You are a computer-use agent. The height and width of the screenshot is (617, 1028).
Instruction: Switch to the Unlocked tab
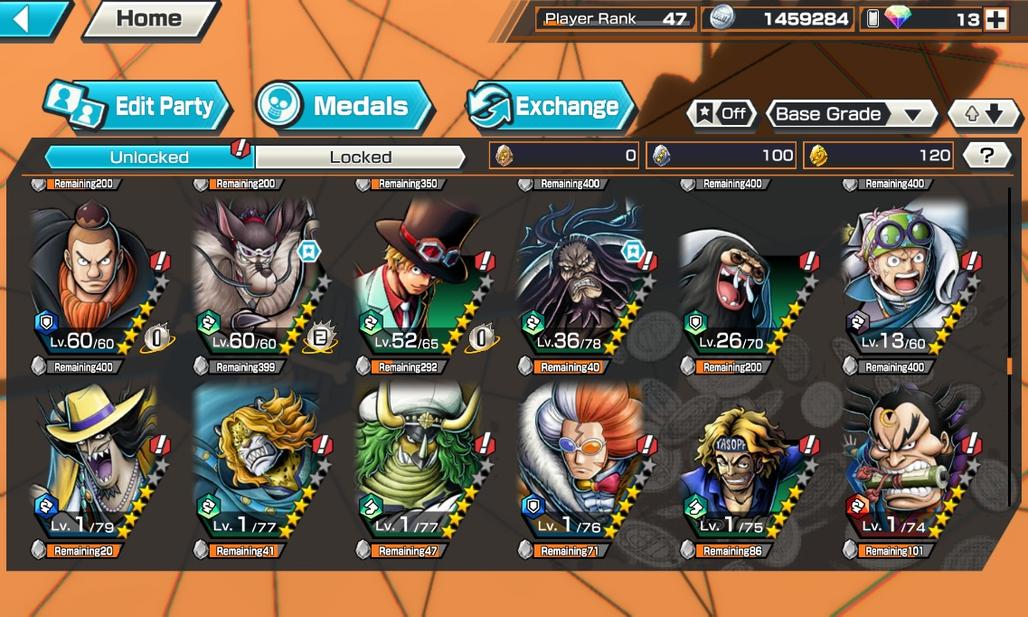click(149, 157)
